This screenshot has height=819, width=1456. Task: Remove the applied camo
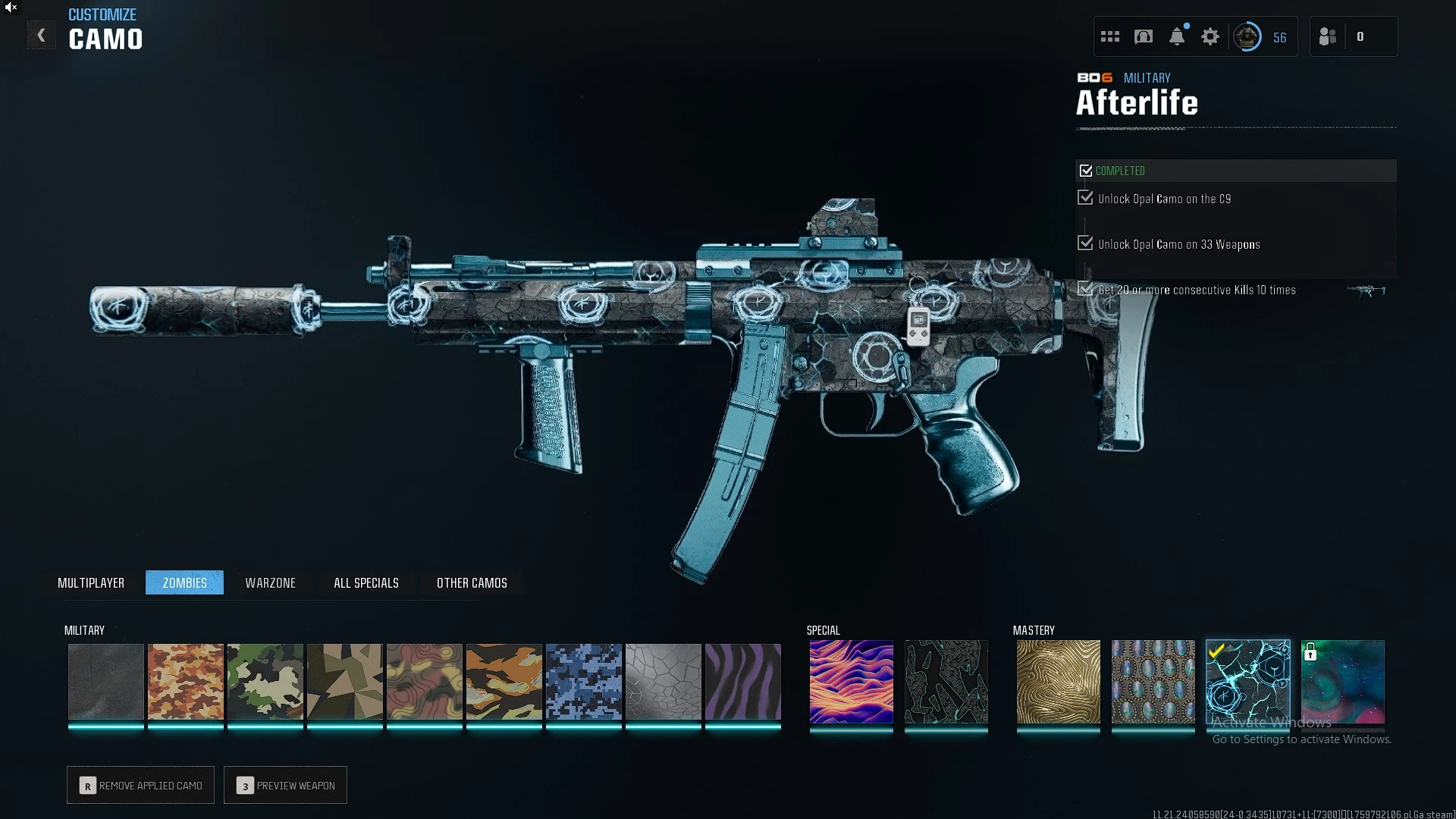tap(141, 786)
